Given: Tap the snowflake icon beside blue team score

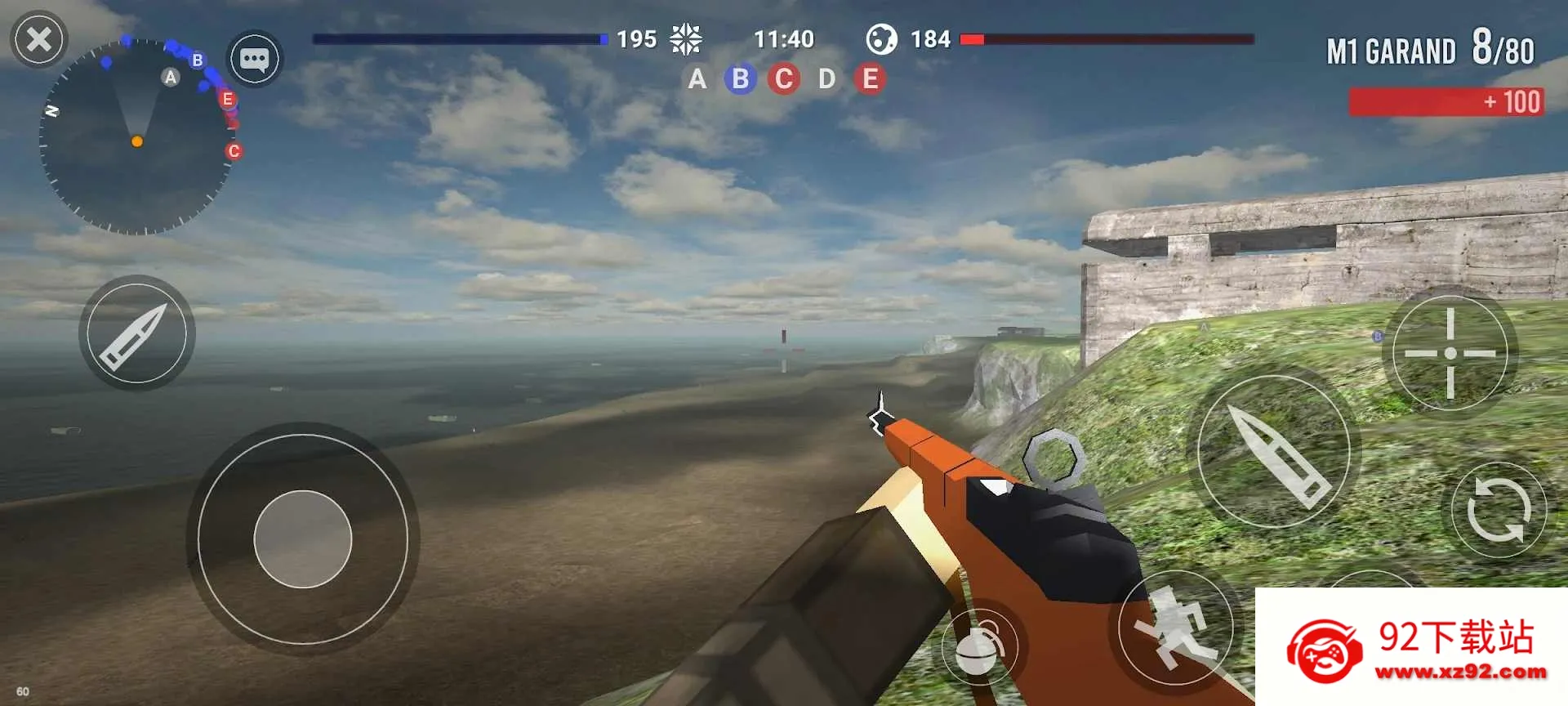Looking at the screenshot, I should pyautogui.click(x=687, y=38).
